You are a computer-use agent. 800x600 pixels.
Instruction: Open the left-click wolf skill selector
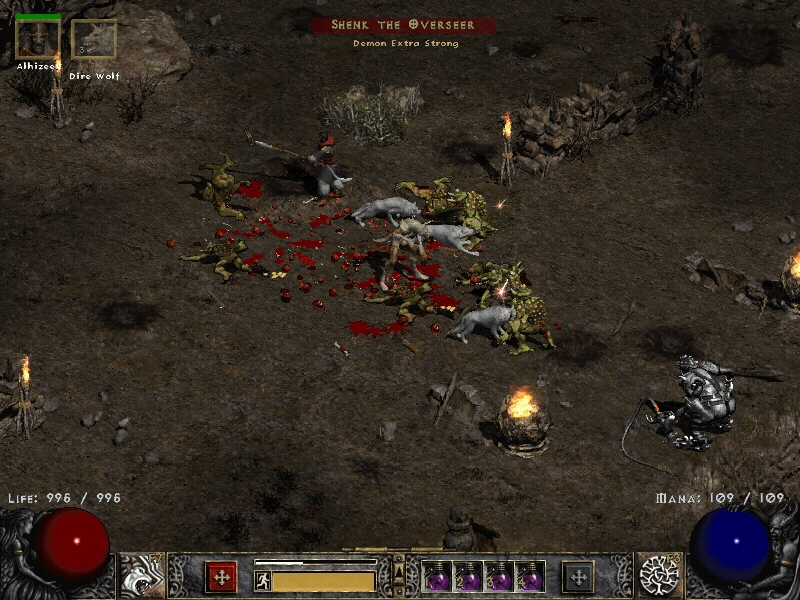click(141, 575)
